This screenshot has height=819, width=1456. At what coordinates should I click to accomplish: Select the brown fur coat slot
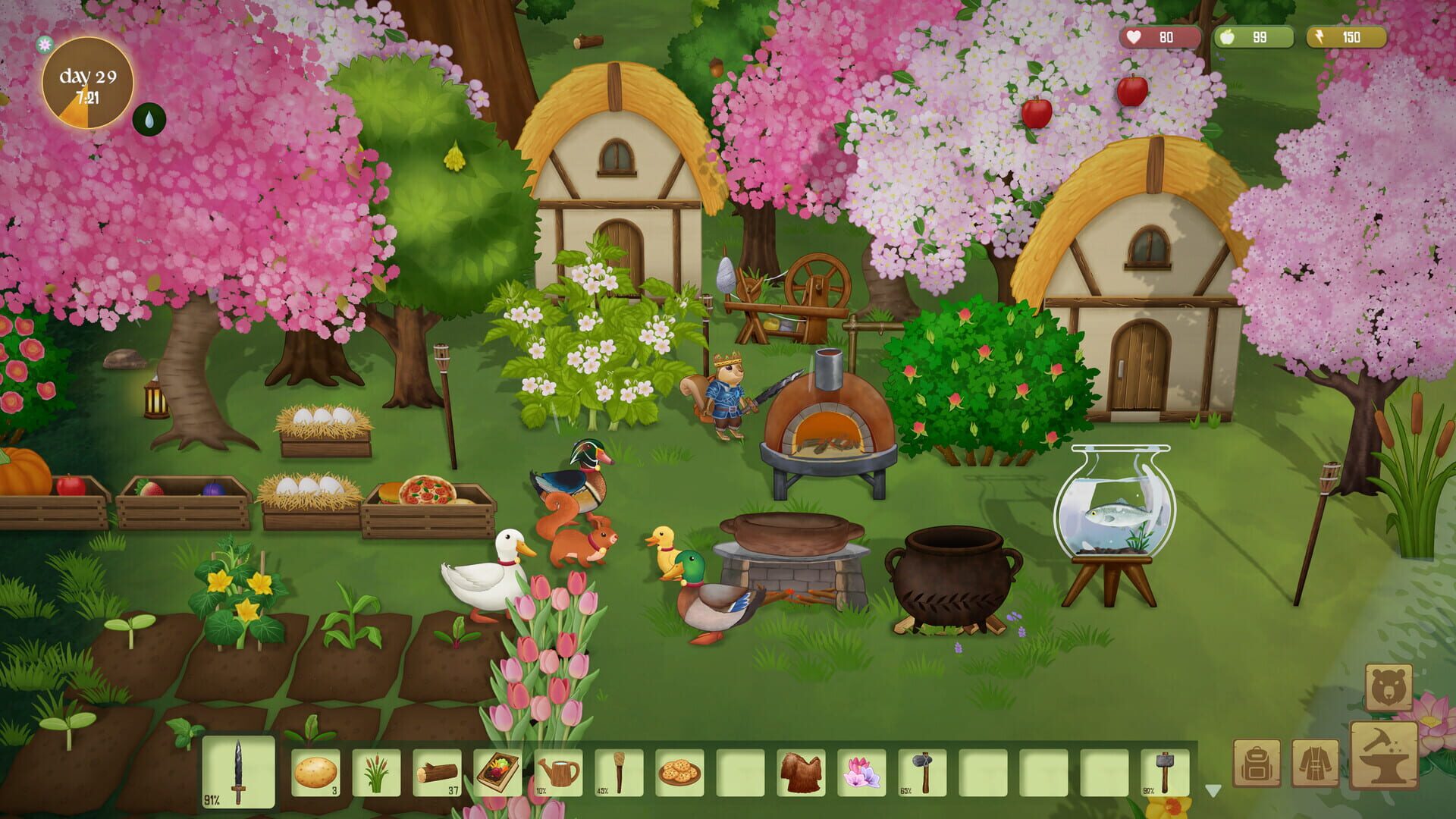point(802,773)
